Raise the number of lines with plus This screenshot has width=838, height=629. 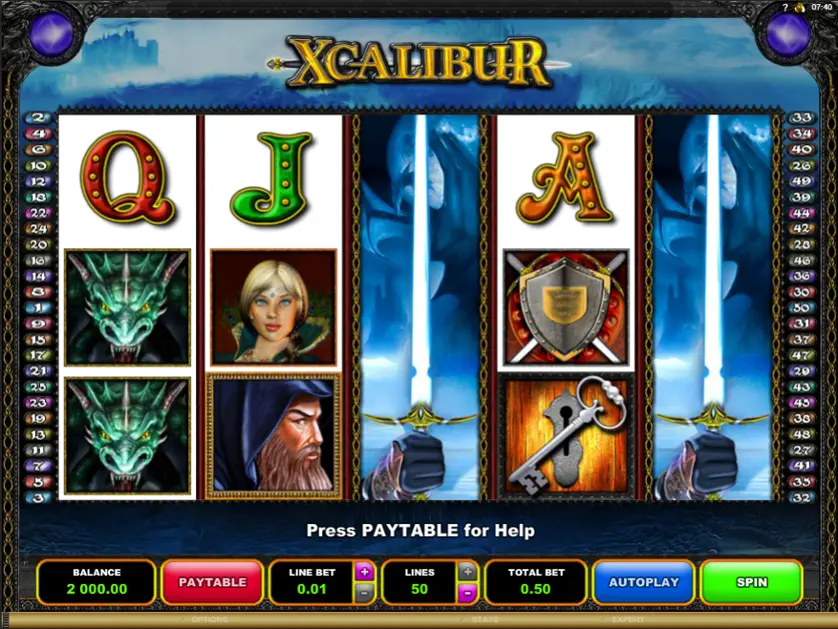467,572
